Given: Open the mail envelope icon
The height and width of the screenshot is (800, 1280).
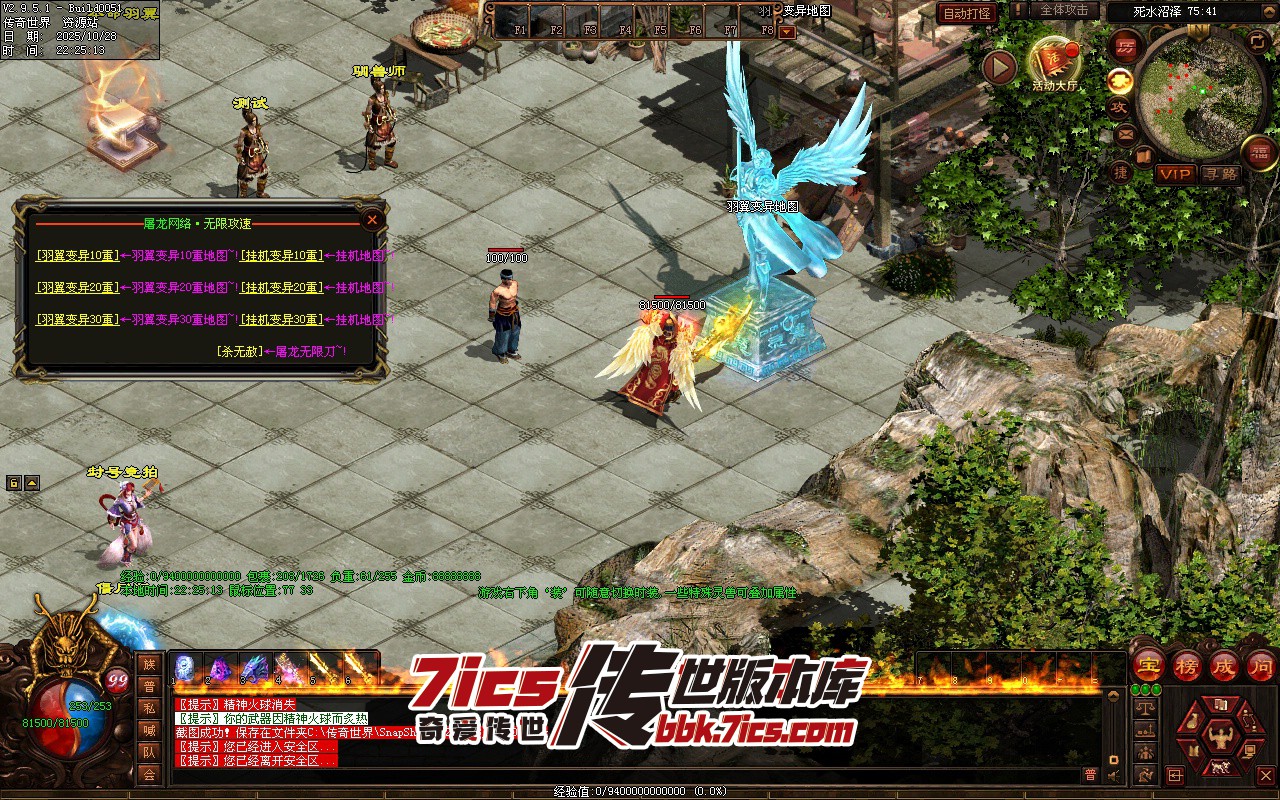Looking at the screenshot, I should coord(1125,134).
